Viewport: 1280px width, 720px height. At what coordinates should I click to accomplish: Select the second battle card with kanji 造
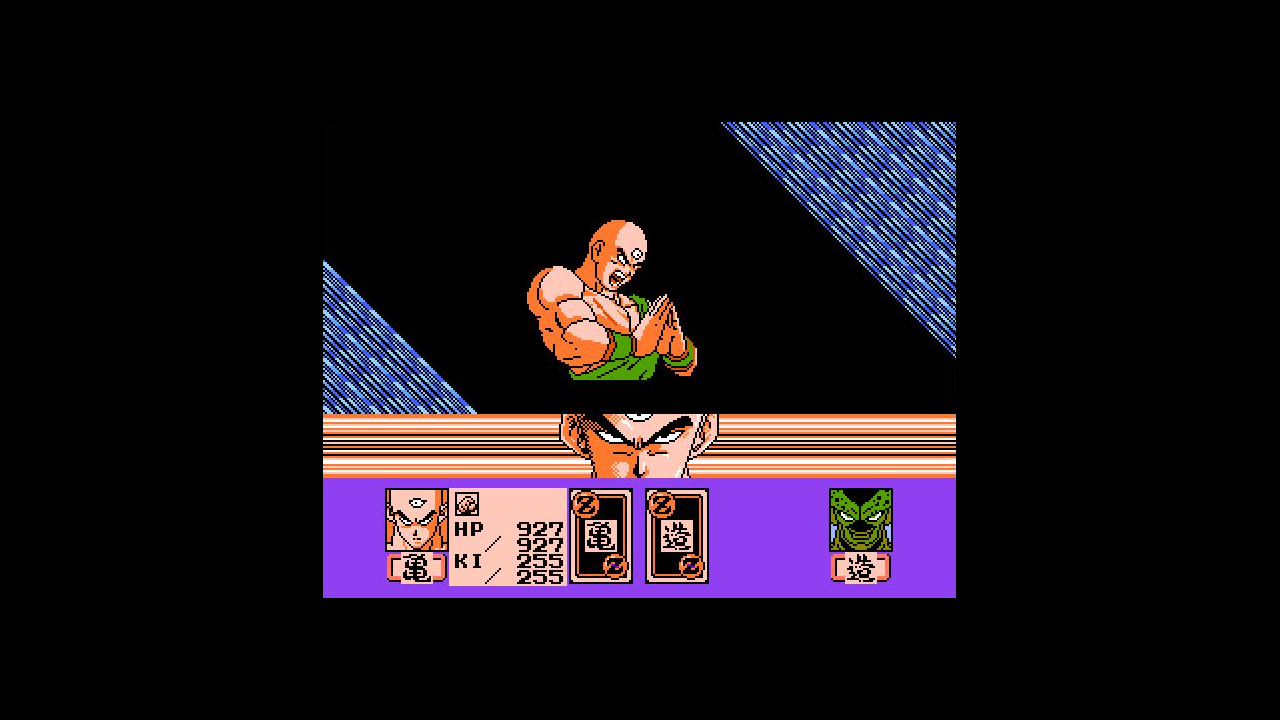point(676,535)
